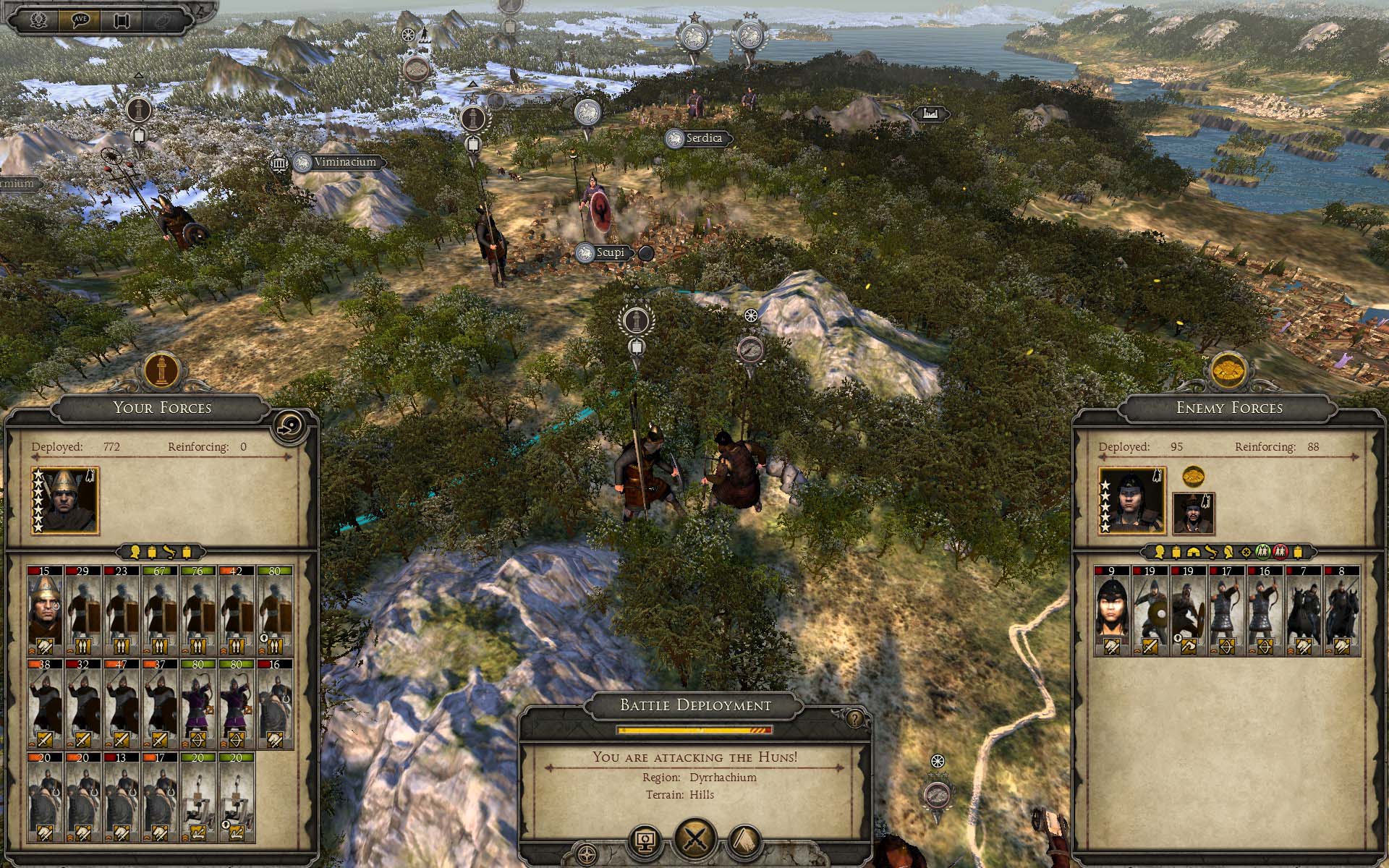The height and width of the screenshot is (868, 1389).
Task: Select the Hun general's large portrait
Action: pos(1131,501)
